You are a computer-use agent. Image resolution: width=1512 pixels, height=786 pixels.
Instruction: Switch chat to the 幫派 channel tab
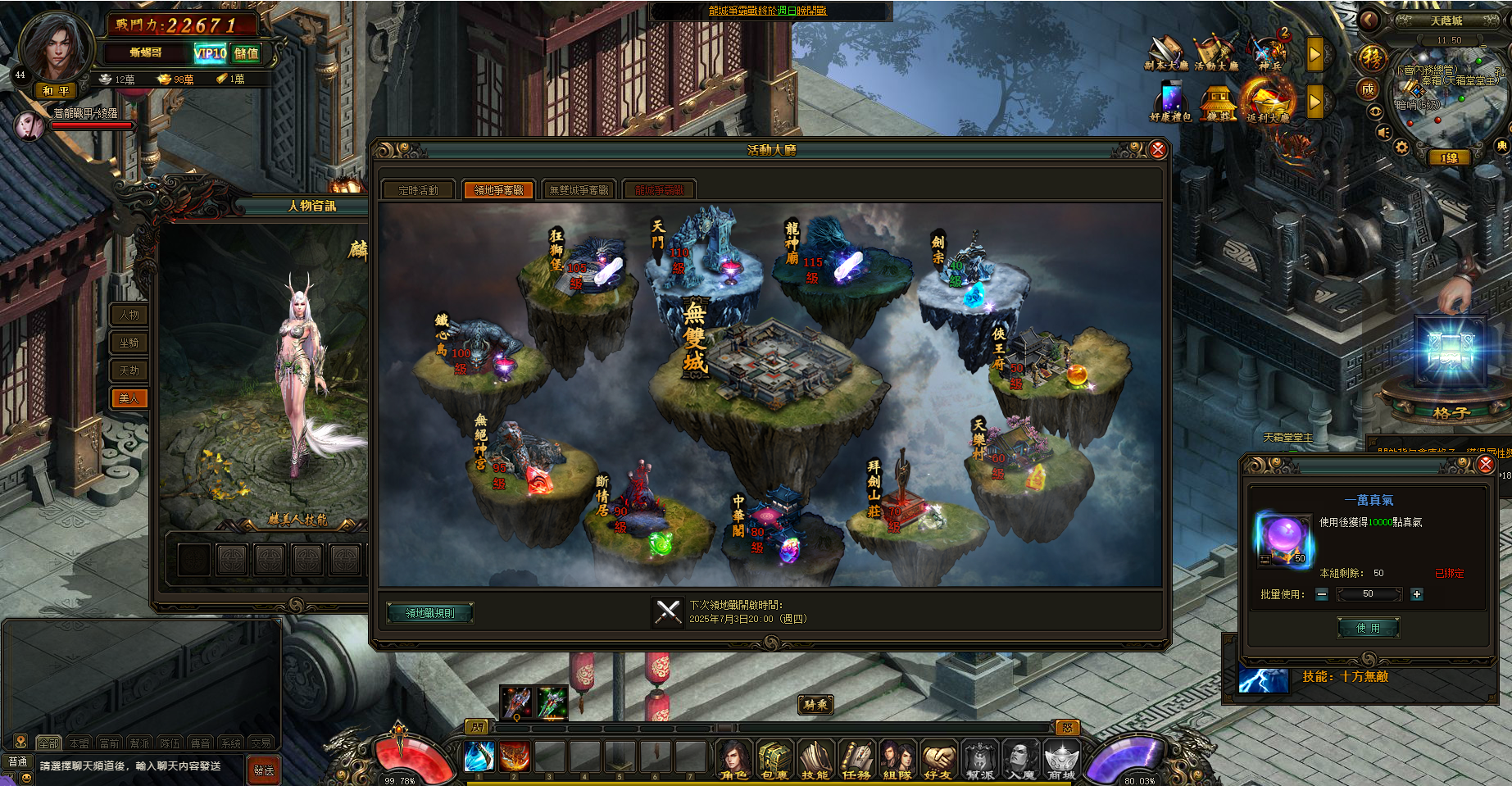[140, 743]
